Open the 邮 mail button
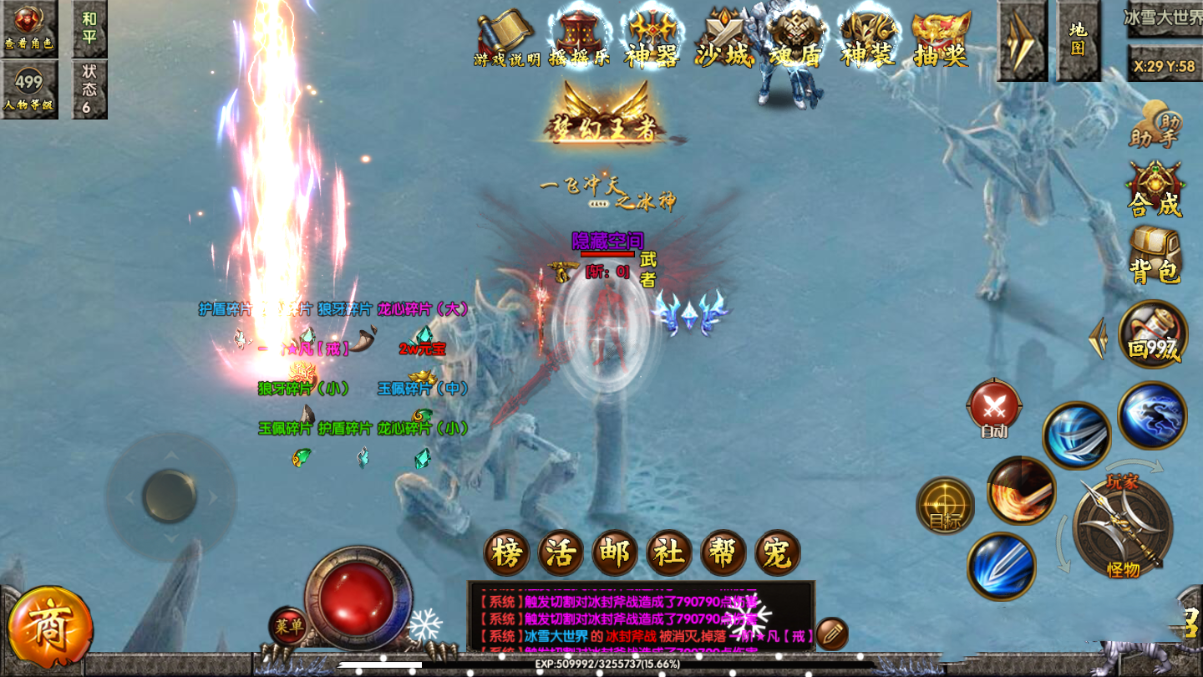The width and height of the screenshot is (1203, 677). (615, 553)
